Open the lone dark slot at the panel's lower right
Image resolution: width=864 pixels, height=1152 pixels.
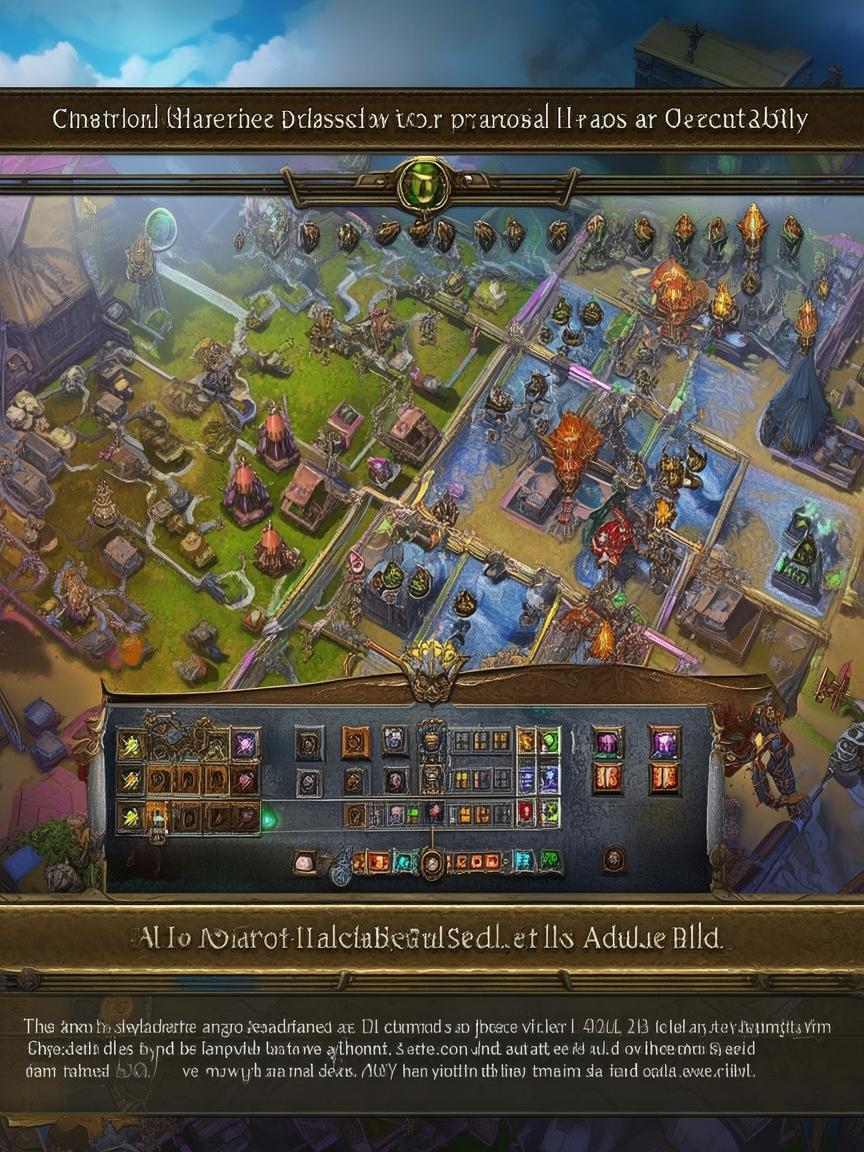(614, 859)
